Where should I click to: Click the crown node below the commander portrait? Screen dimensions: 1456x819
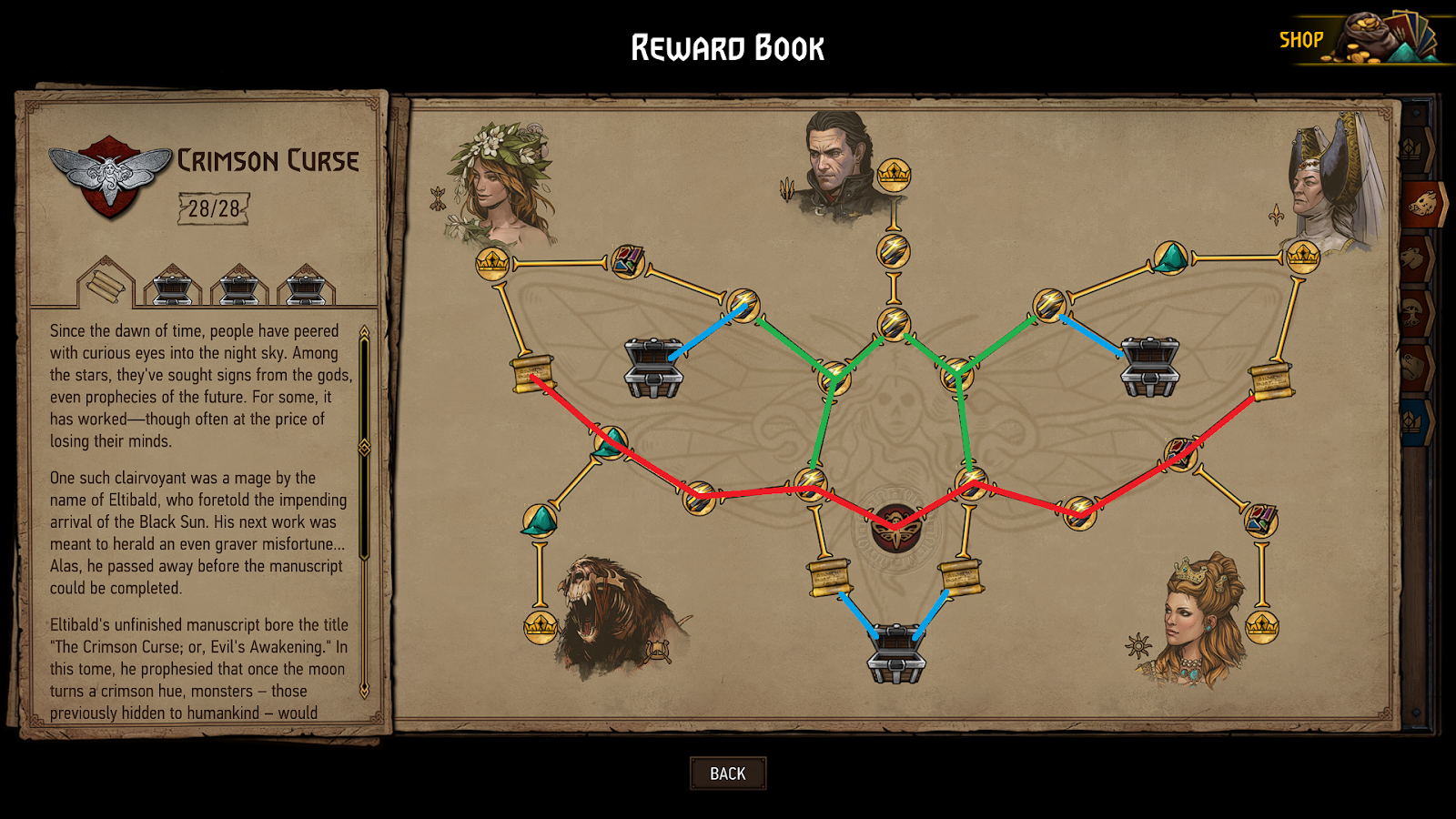[x=895, y=171]
